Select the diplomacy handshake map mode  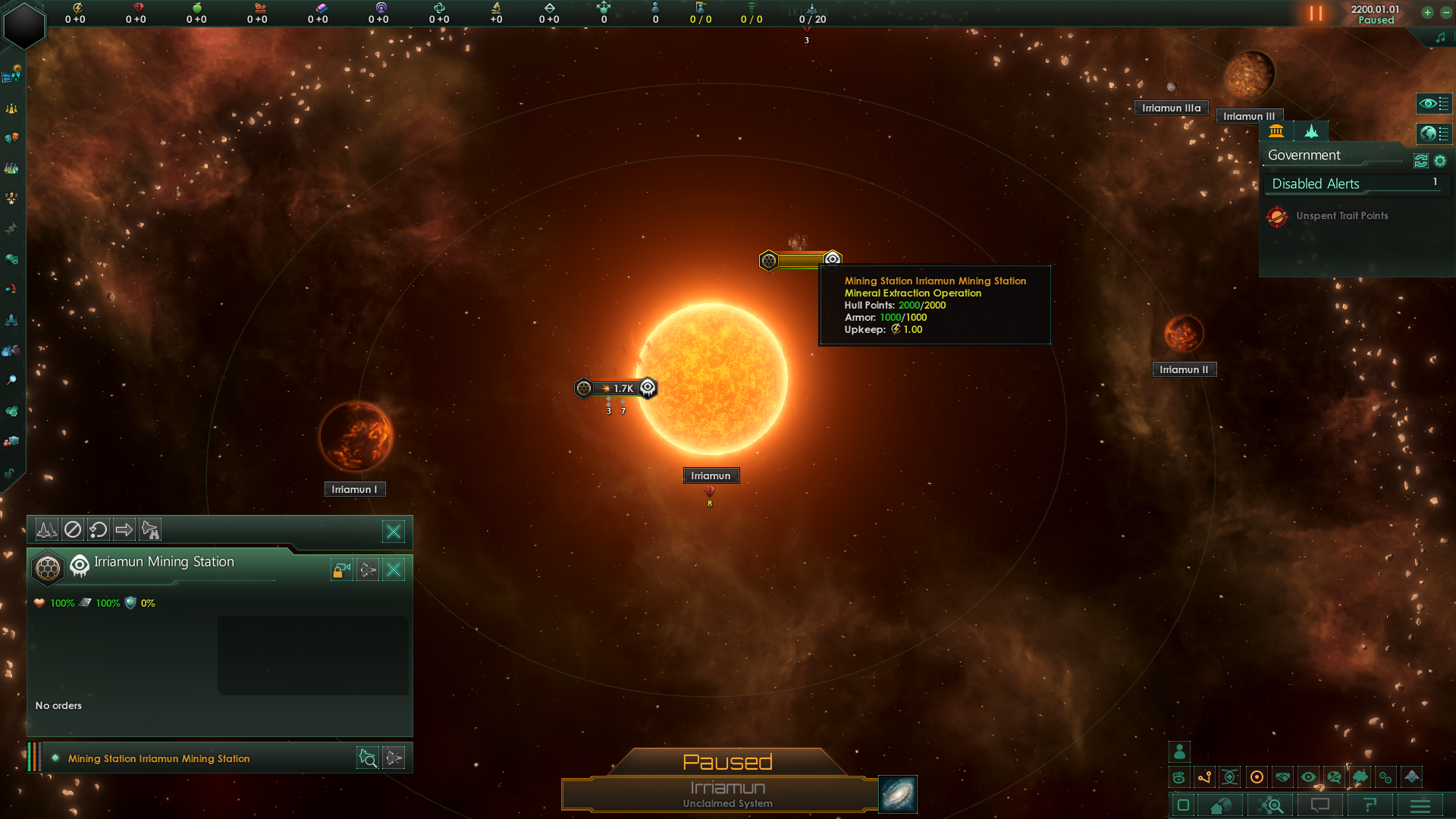click(x=1282, y=777)
